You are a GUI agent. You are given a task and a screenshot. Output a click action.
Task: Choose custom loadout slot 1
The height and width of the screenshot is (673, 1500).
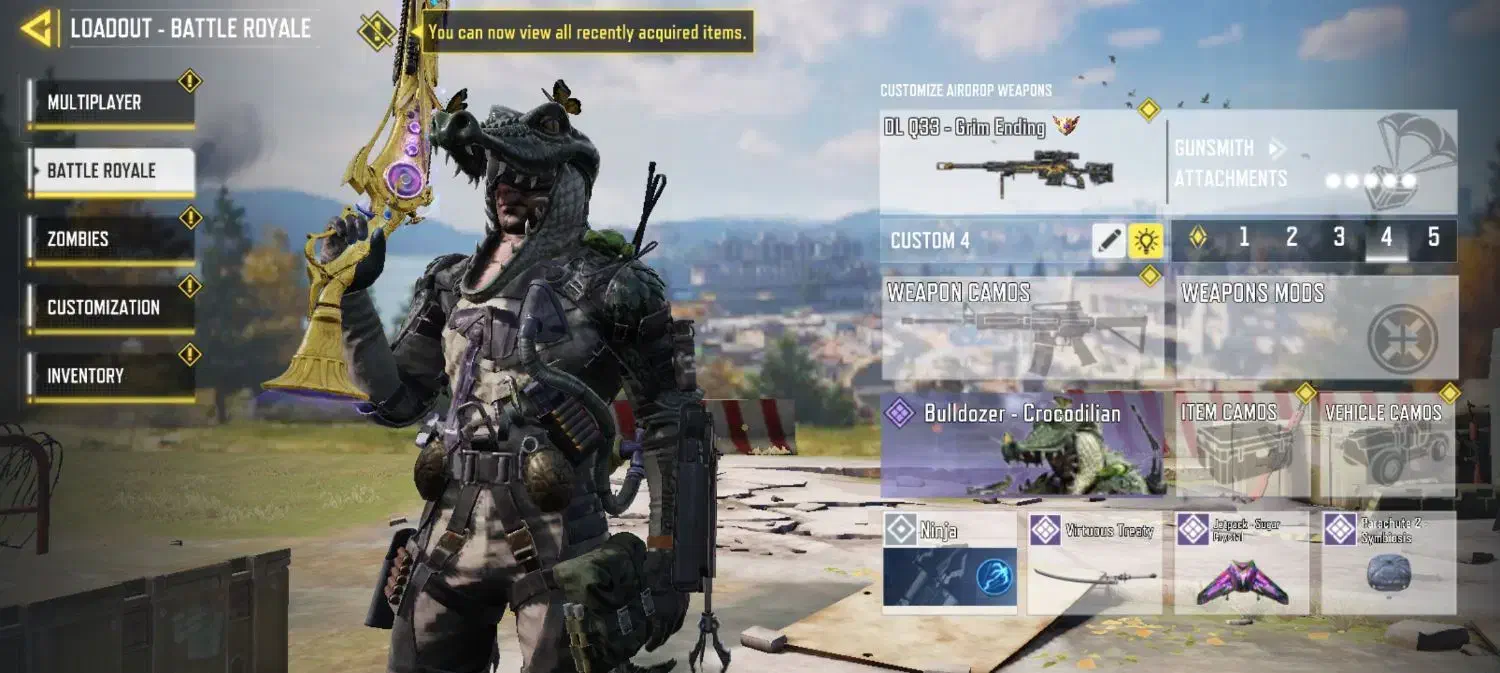pos(1244,238)
